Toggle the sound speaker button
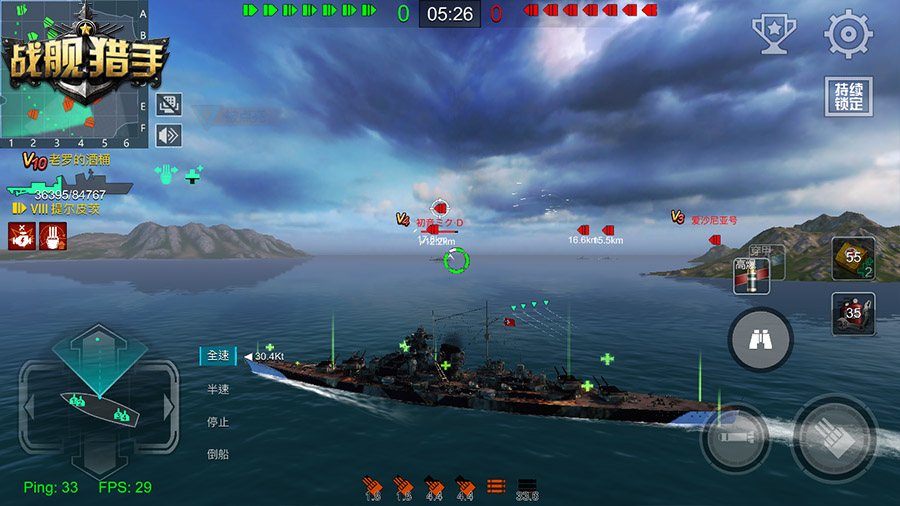Image resolution: width=900 pixels, height=506 pixels. [168, 134]
